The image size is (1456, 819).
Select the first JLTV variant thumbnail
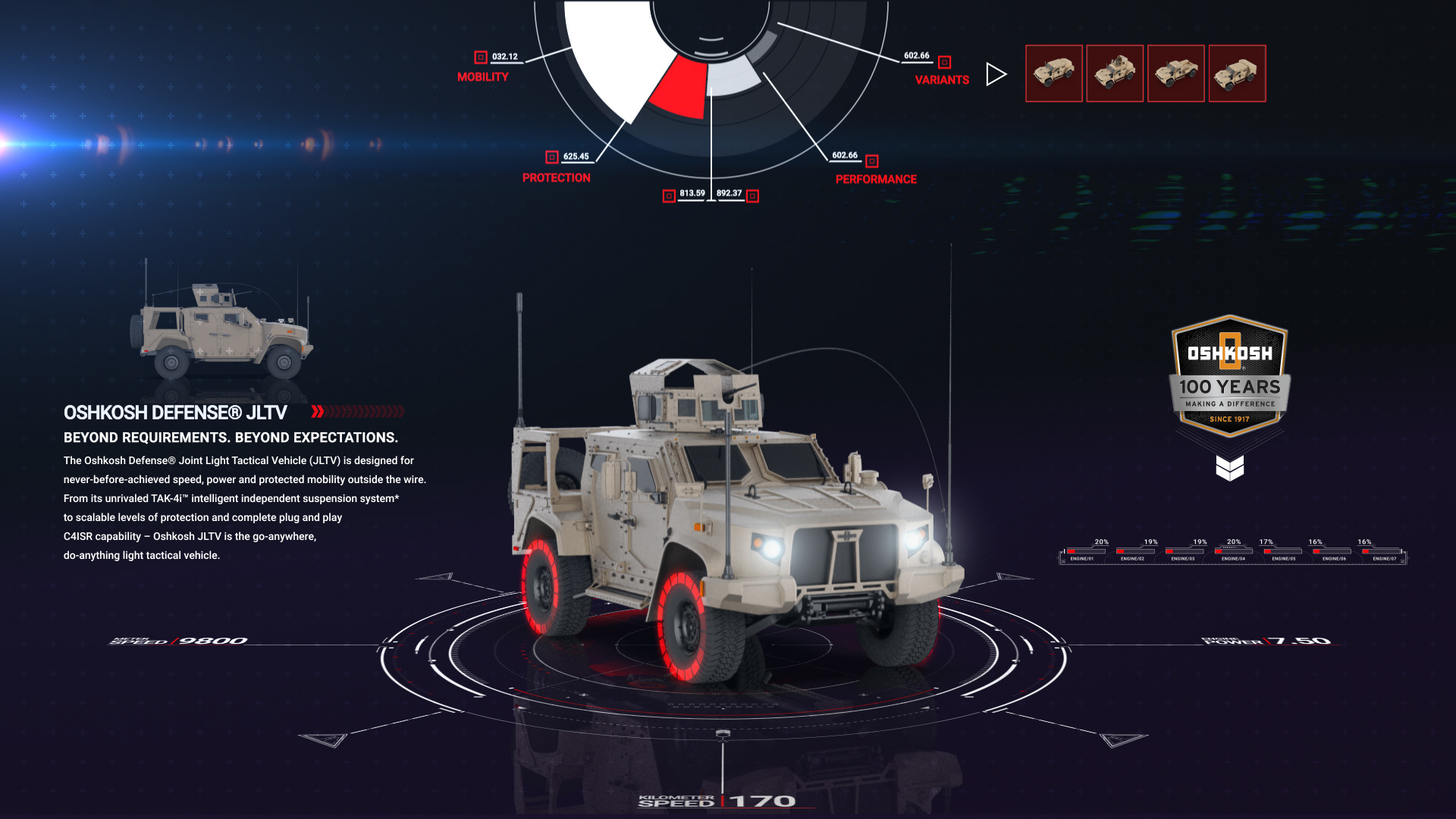click(x=1055, y=73)
